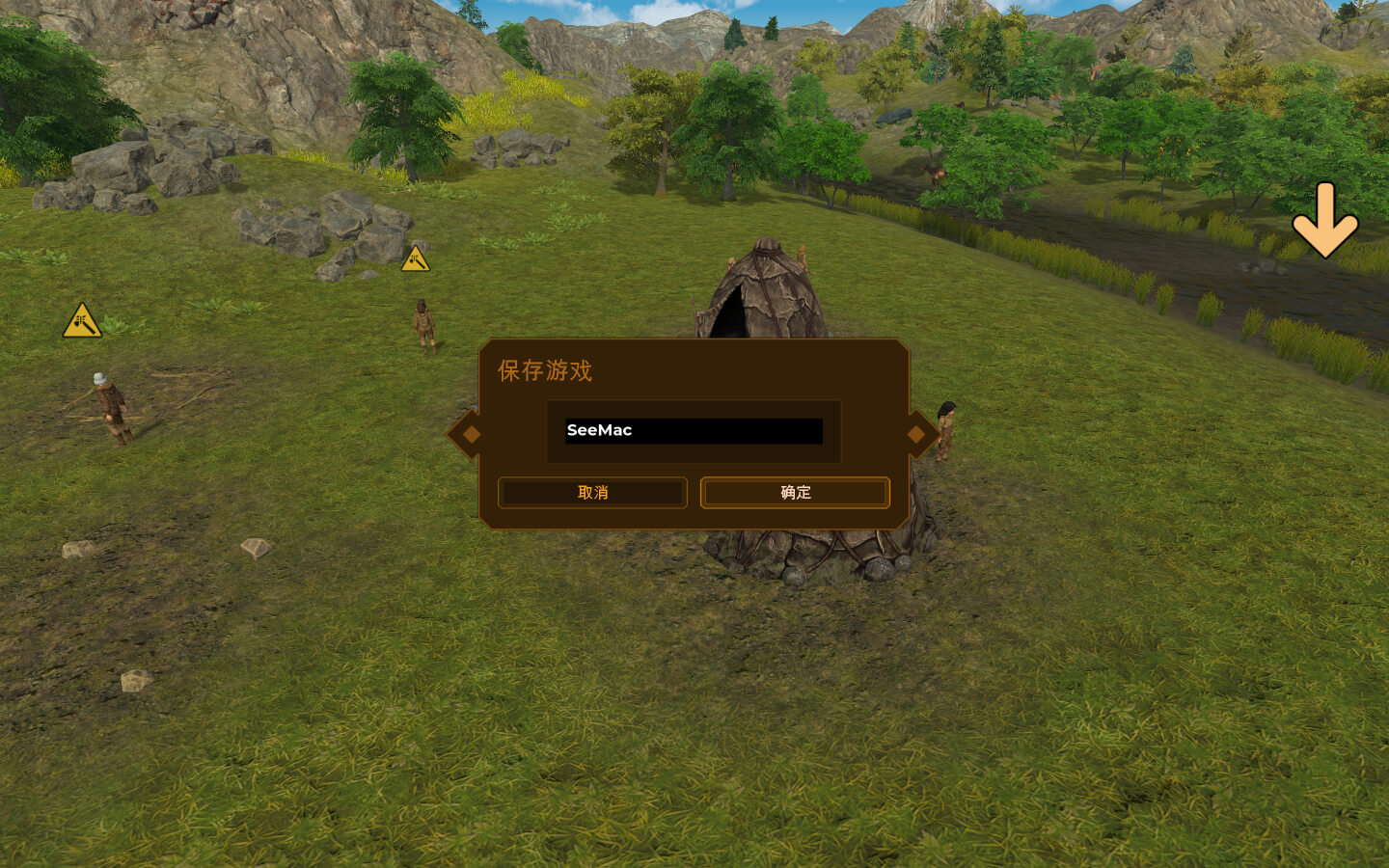Open the hammer warning icon near the rocks

(415, 259)
